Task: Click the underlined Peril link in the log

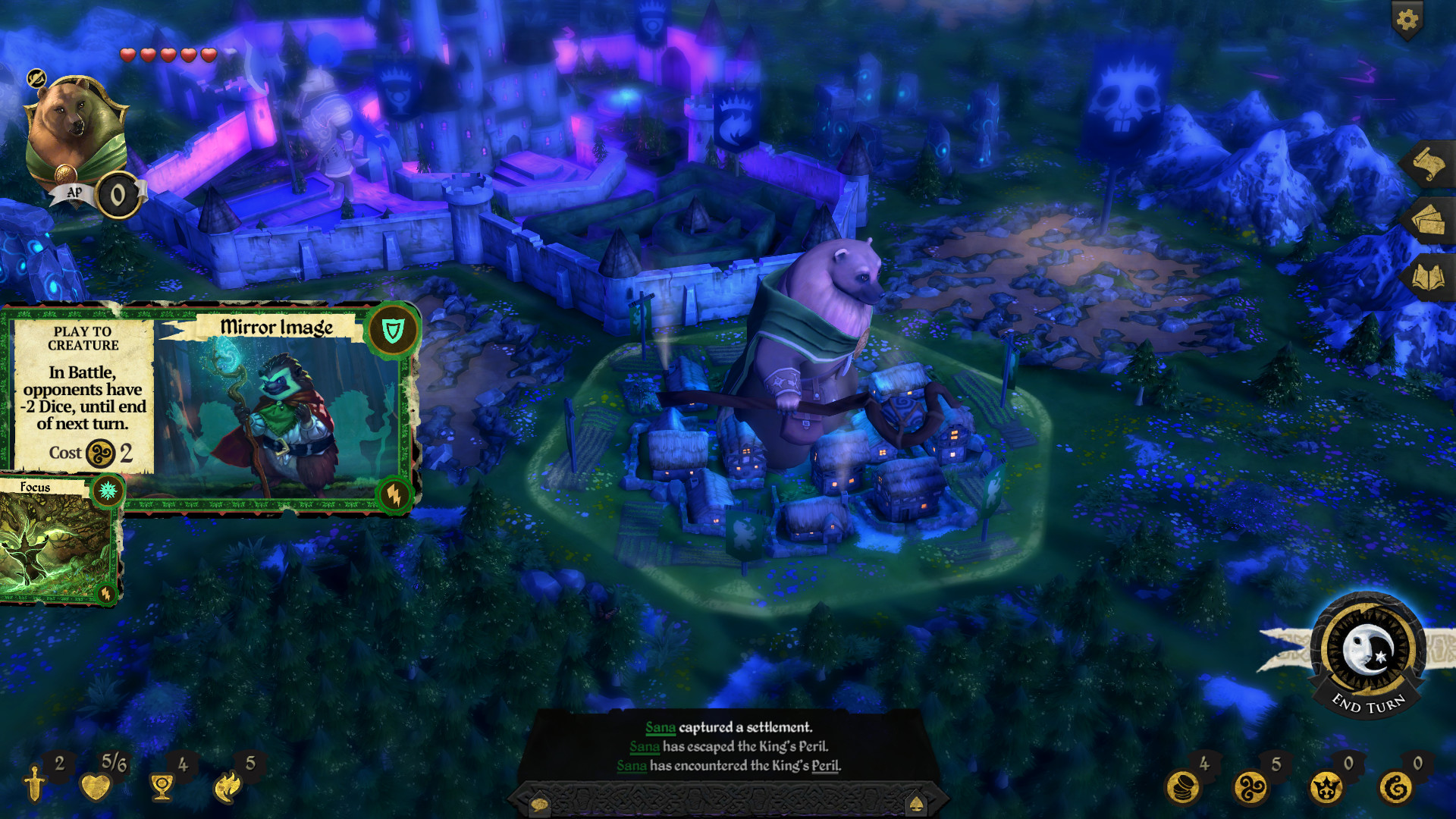Action: tap(825, 766)
